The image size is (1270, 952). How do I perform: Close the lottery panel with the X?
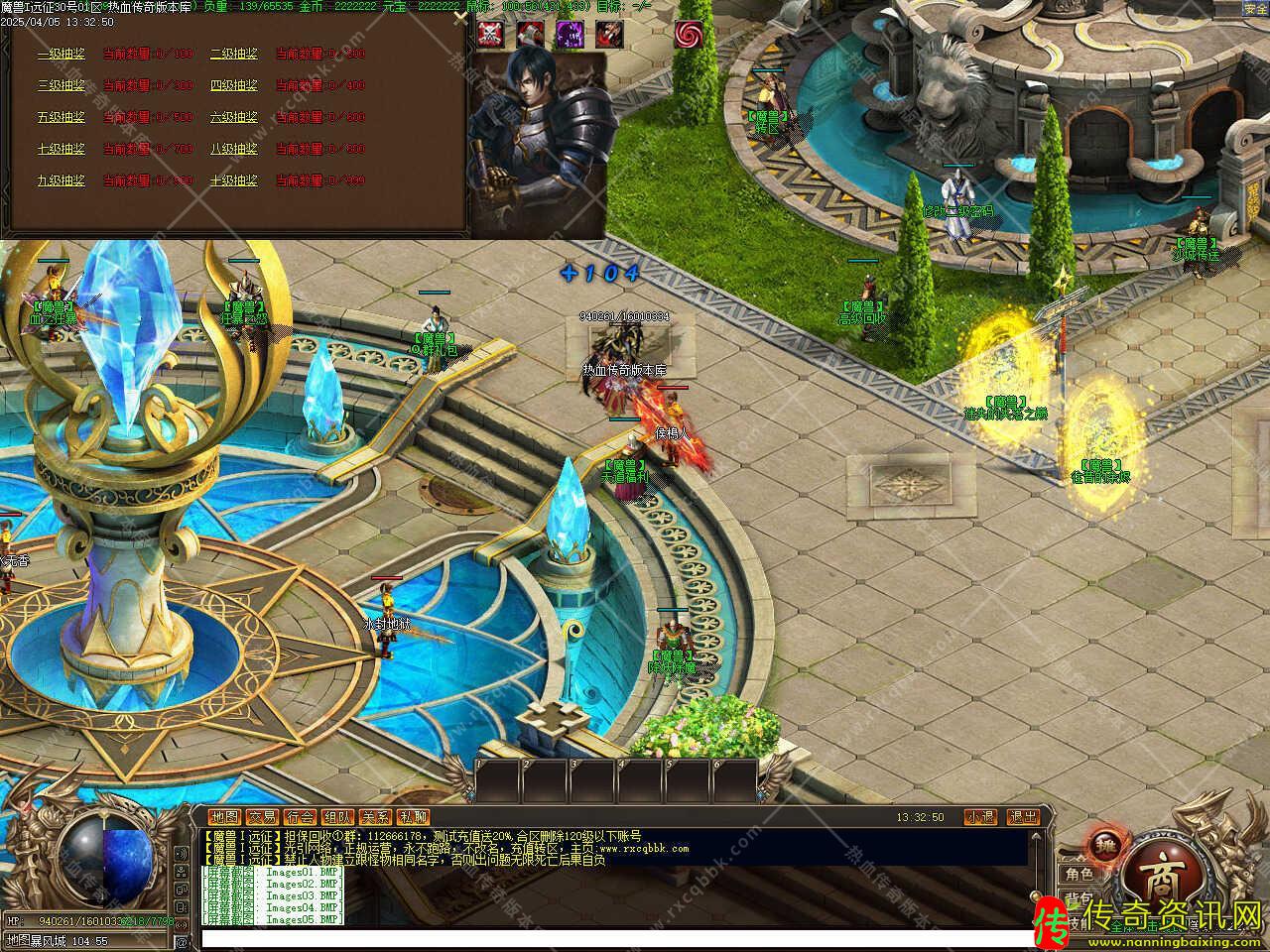(458, 17)
